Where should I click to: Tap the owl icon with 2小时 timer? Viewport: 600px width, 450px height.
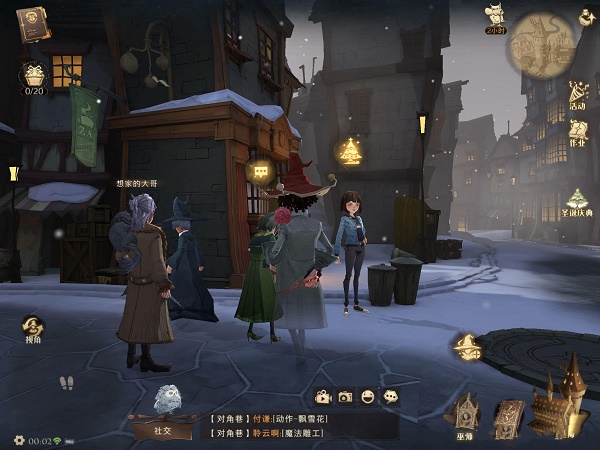pos(494,17)
